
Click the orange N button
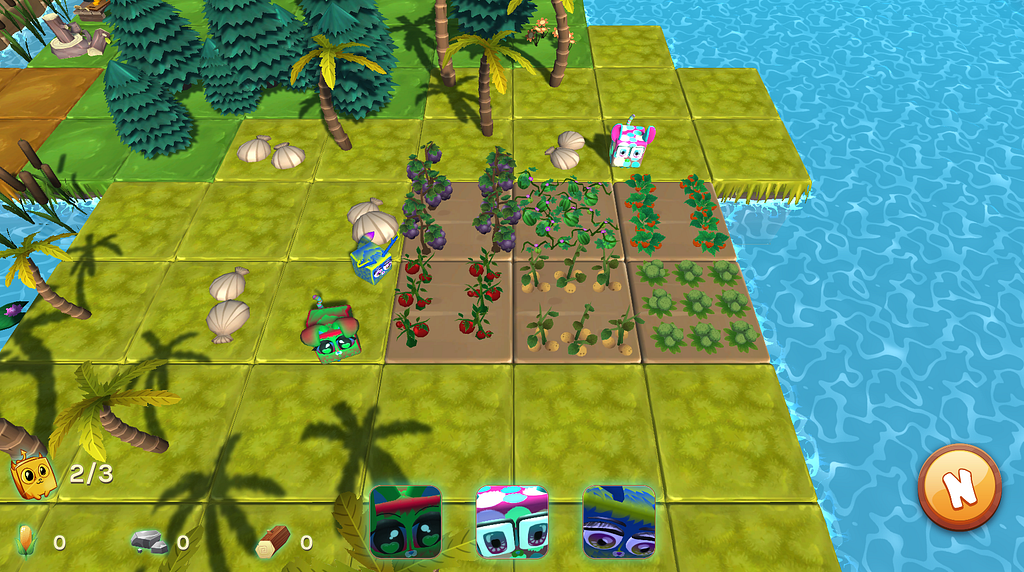pyautogui.click(x=959, y=487)
